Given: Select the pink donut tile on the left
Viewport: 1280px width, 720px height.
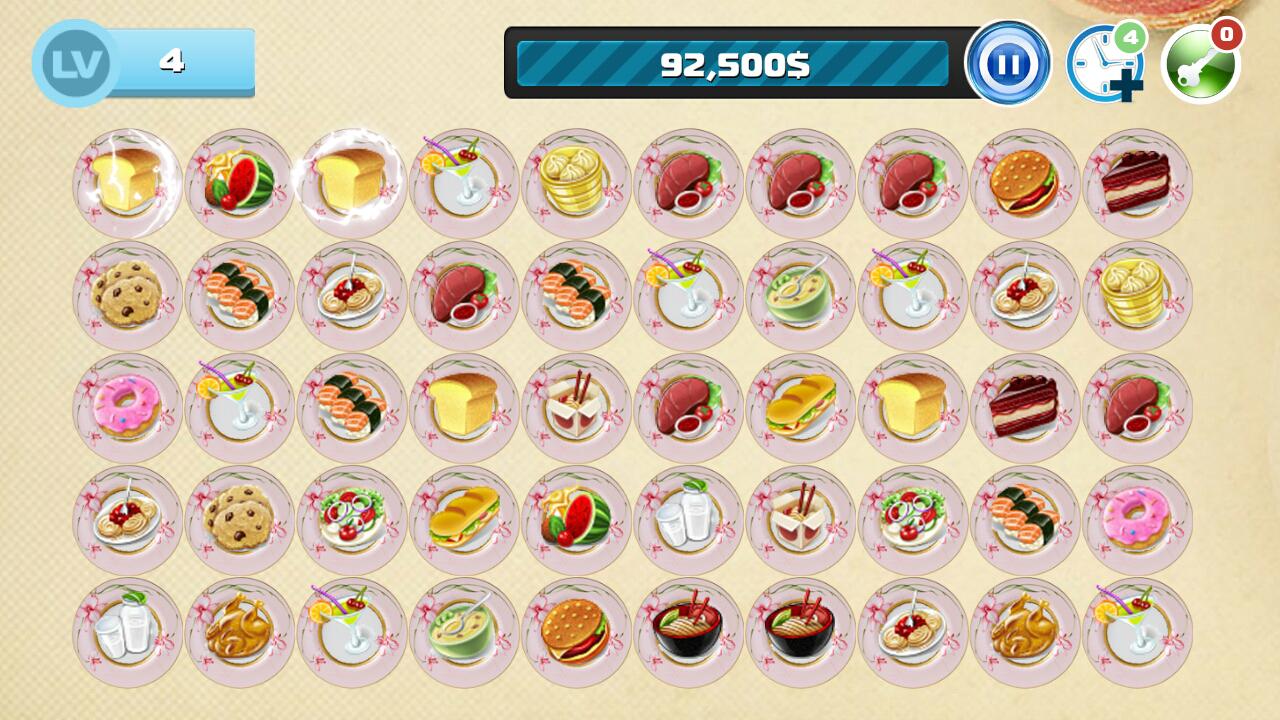Looking at the screenshot, I should (x=125, y=407).
